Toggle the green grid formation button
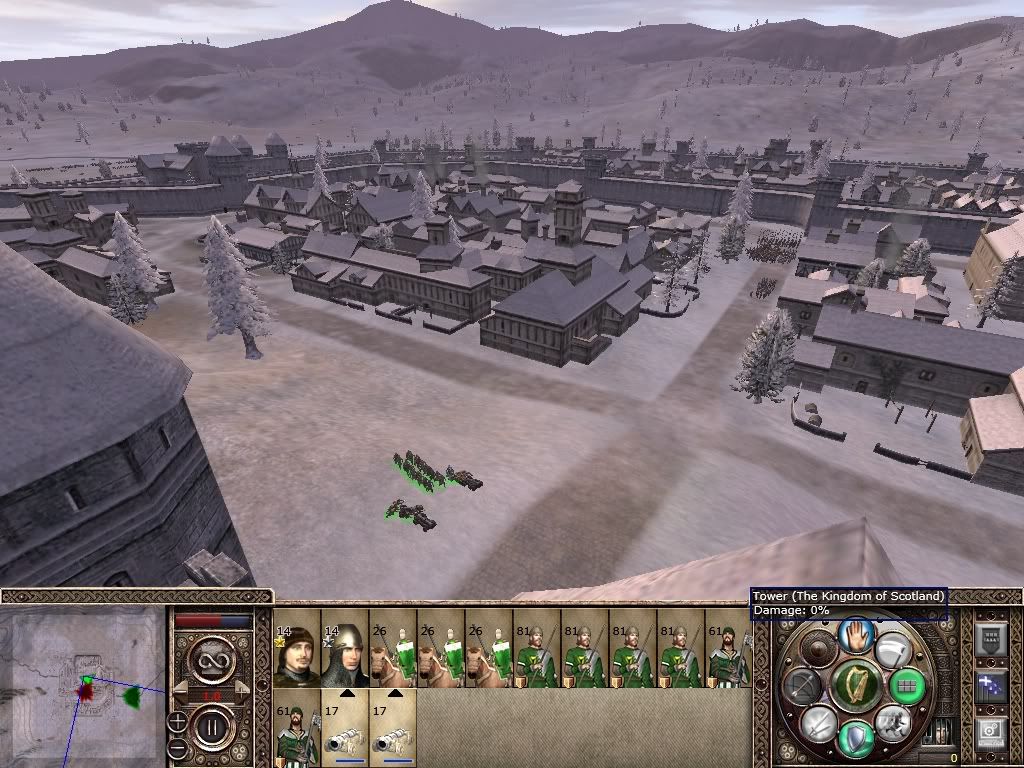The image size is (1024, 768). coord(908,686)
